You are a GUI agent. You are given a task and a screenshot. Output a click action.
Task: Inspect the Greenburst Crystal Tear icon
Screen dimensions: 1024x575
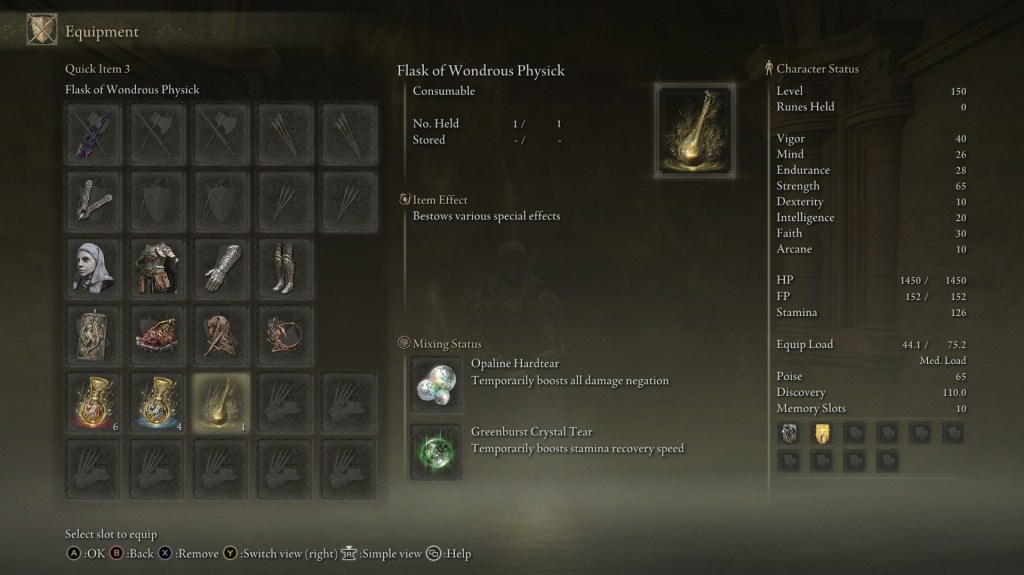point(436,450)
